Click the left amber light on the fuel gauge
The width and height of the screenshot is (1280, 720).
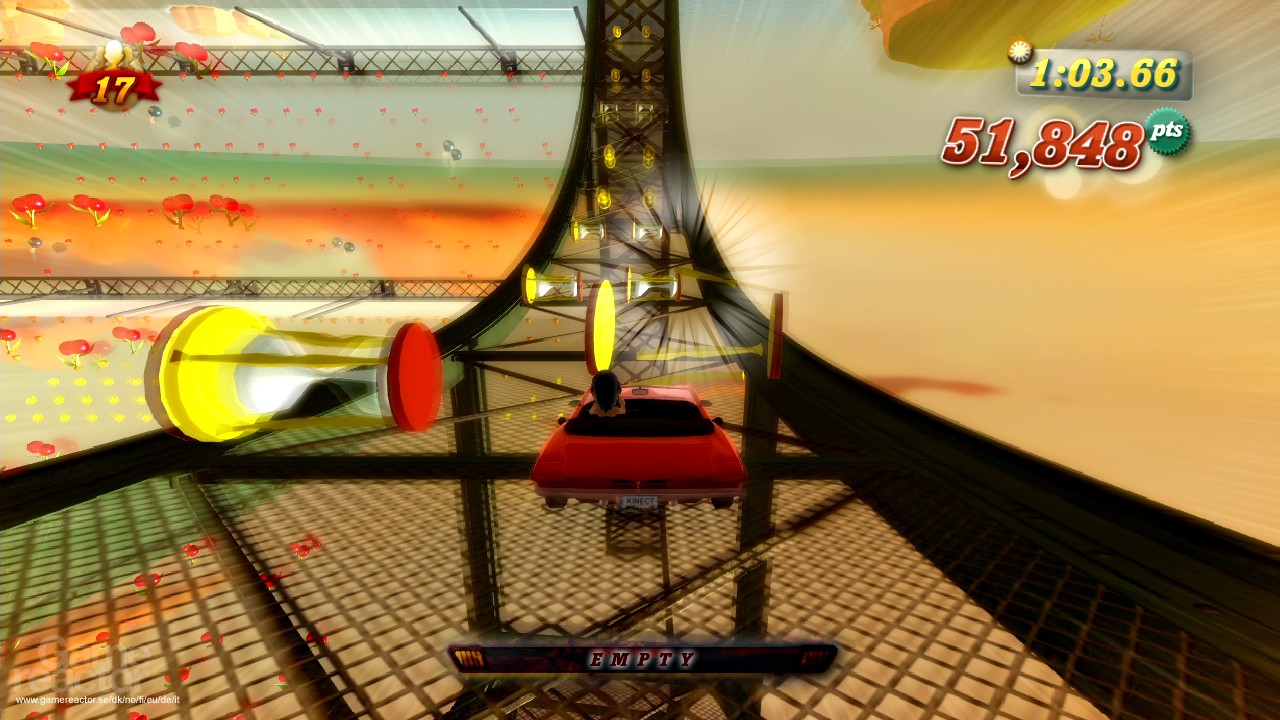pyautogui.click(x=470, y=657)
